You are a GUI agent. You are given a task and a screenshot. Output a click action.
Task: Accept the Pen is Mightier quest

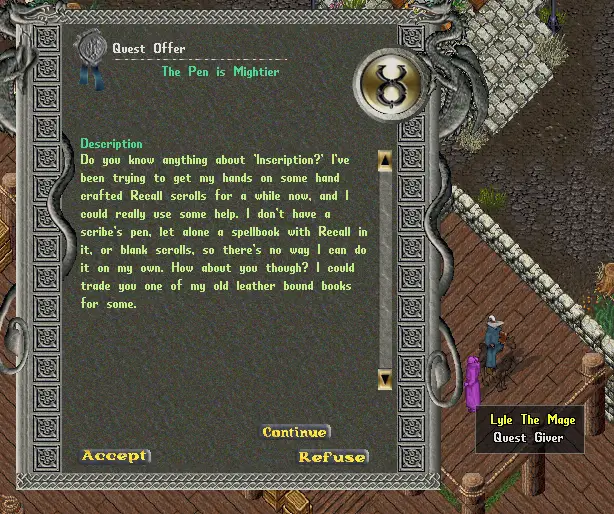click(115, 456)
